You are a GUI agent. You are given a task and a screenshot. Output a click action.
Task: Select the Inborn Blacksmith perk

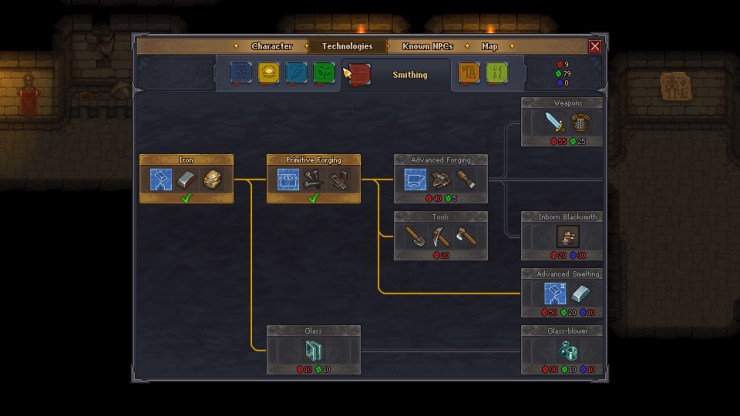pos(562,236)
